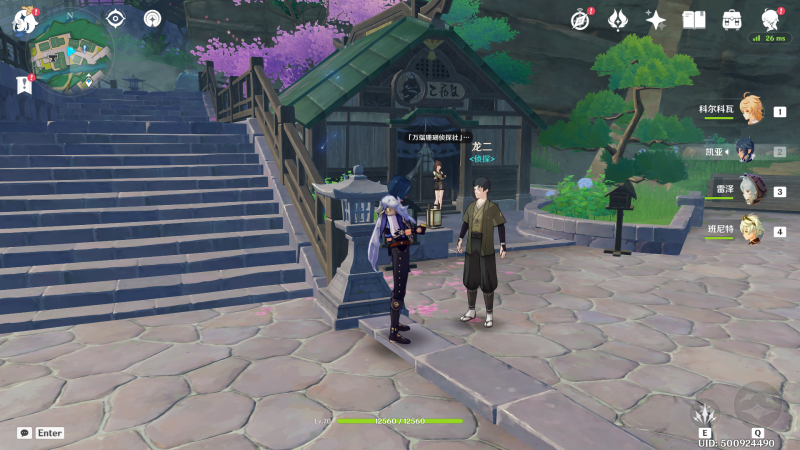800x450 pixels.
Task: Open the quest log bookmark icon
Action: tap(24, 85)
